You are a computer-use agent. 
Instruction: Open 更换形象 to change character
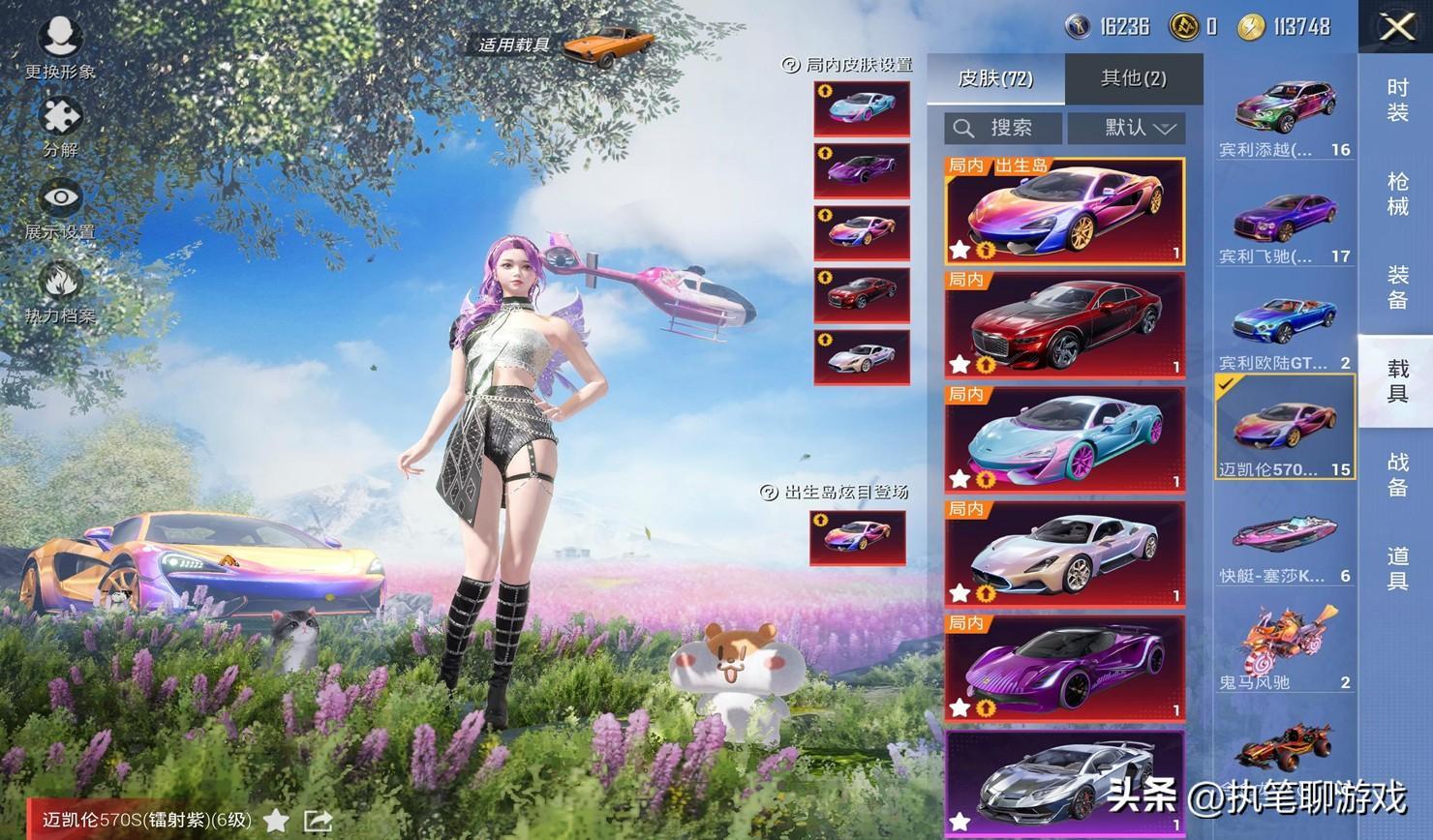(60, 46)
